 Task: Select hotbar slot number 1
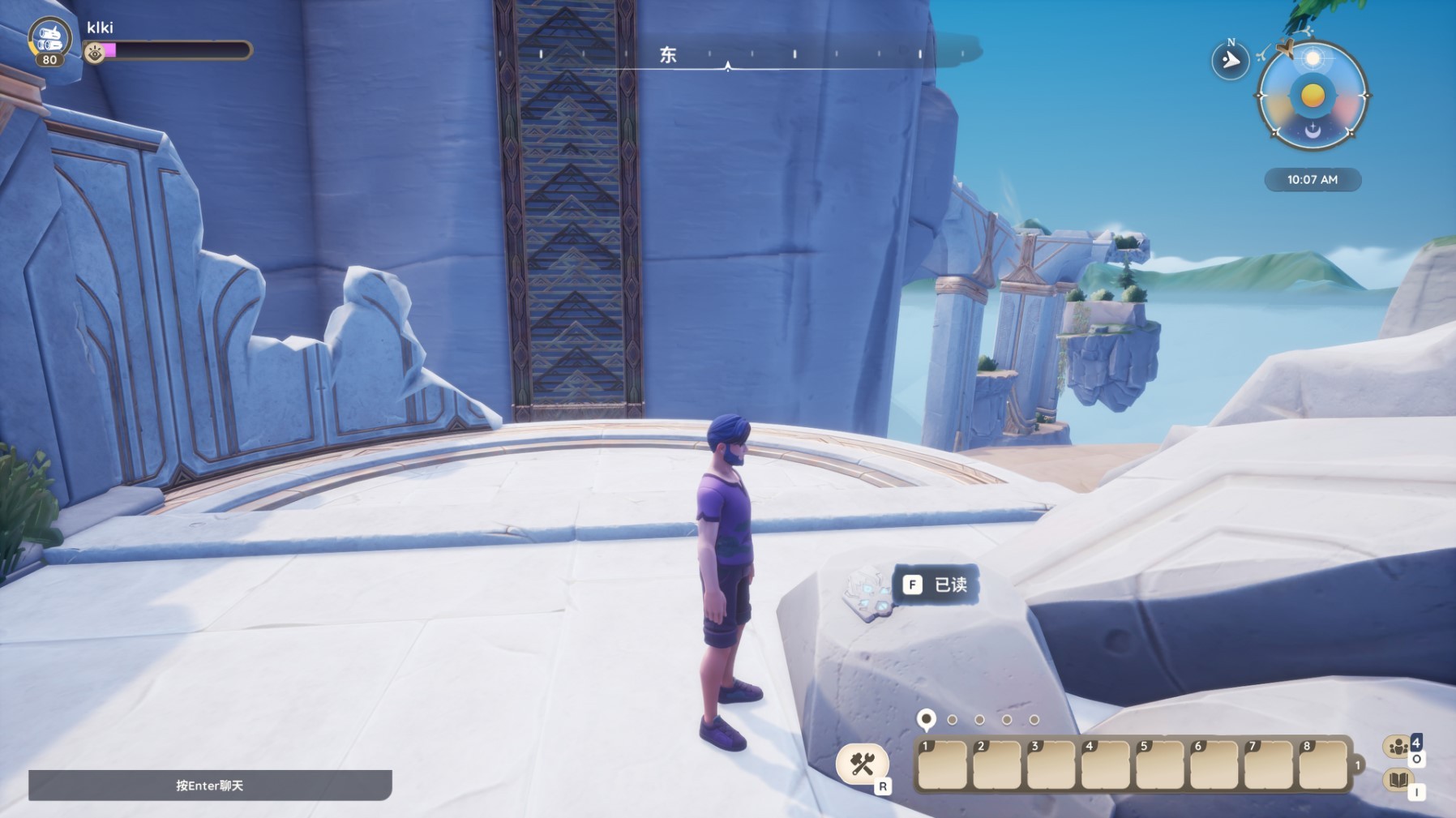[942, 764]
